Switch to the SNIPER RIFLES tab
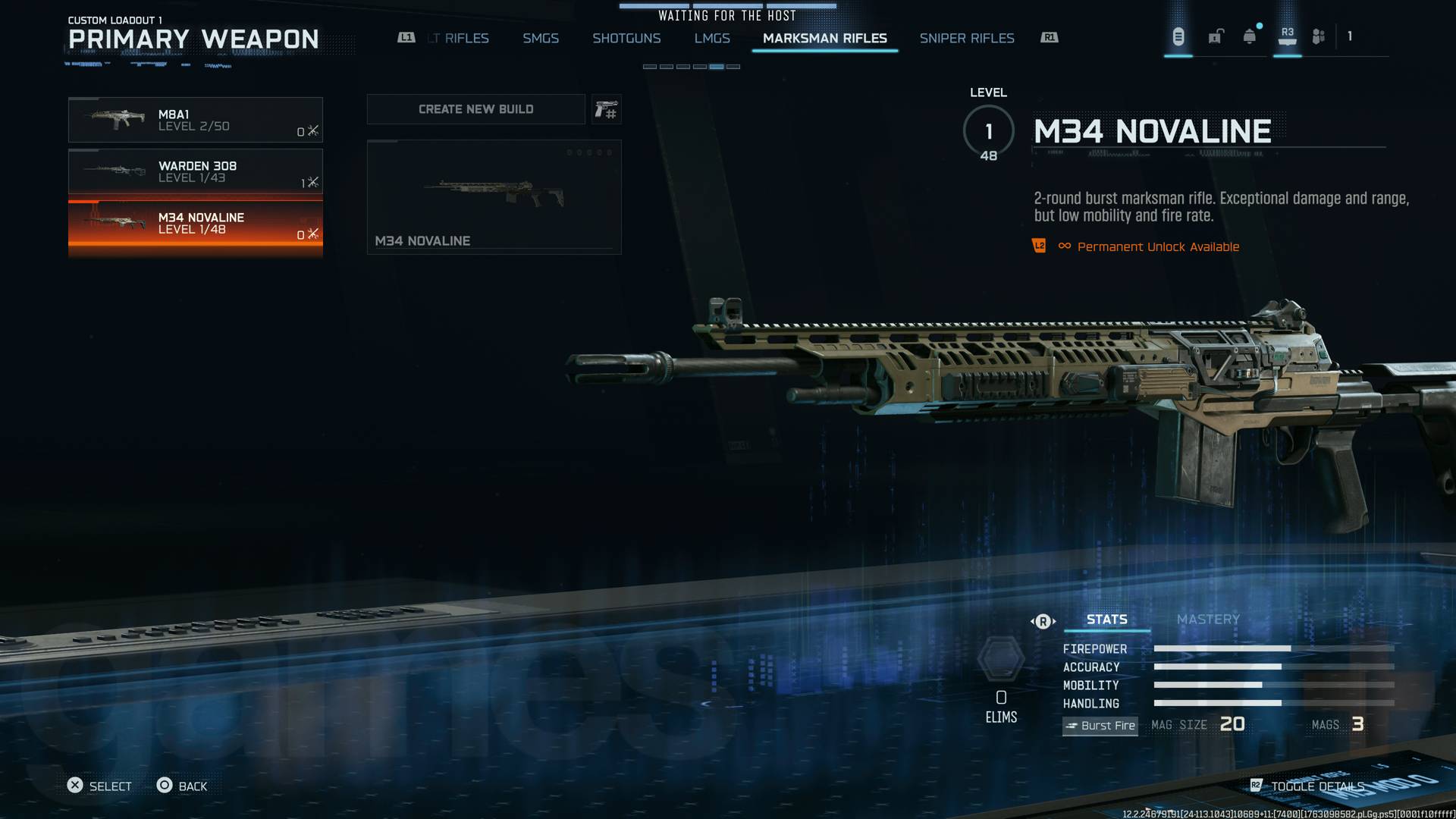The image size is (1456, 819). tap(967, 38)
